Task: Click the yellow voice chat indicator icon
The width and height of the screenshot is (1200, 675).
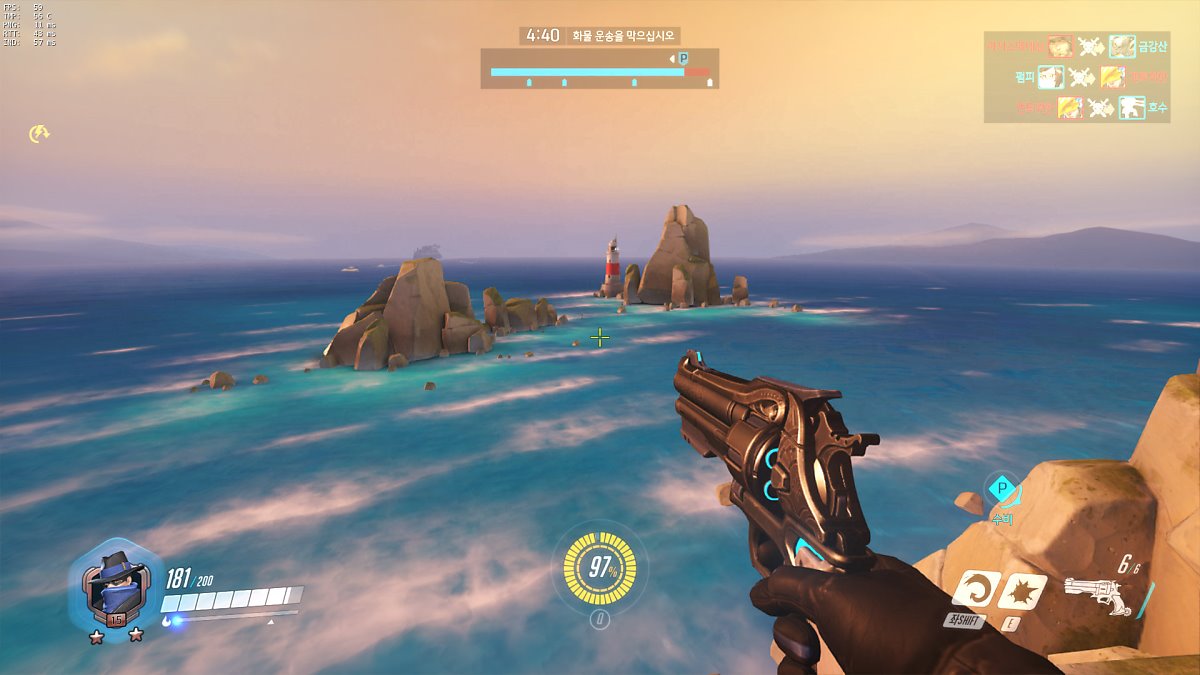Action: point(39,133)
